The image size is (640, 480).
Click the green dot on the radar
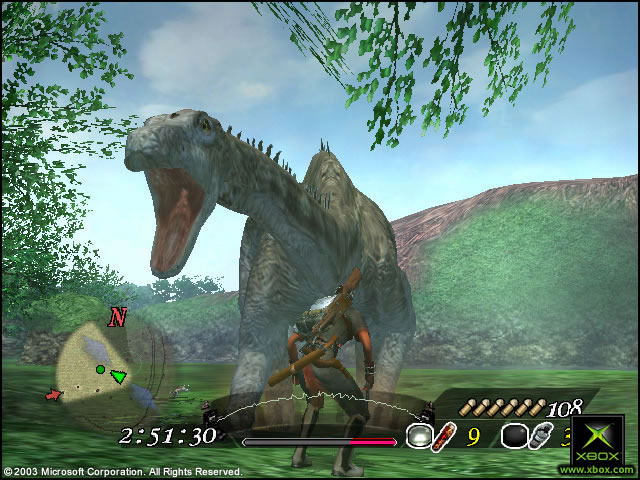(100, 370)
